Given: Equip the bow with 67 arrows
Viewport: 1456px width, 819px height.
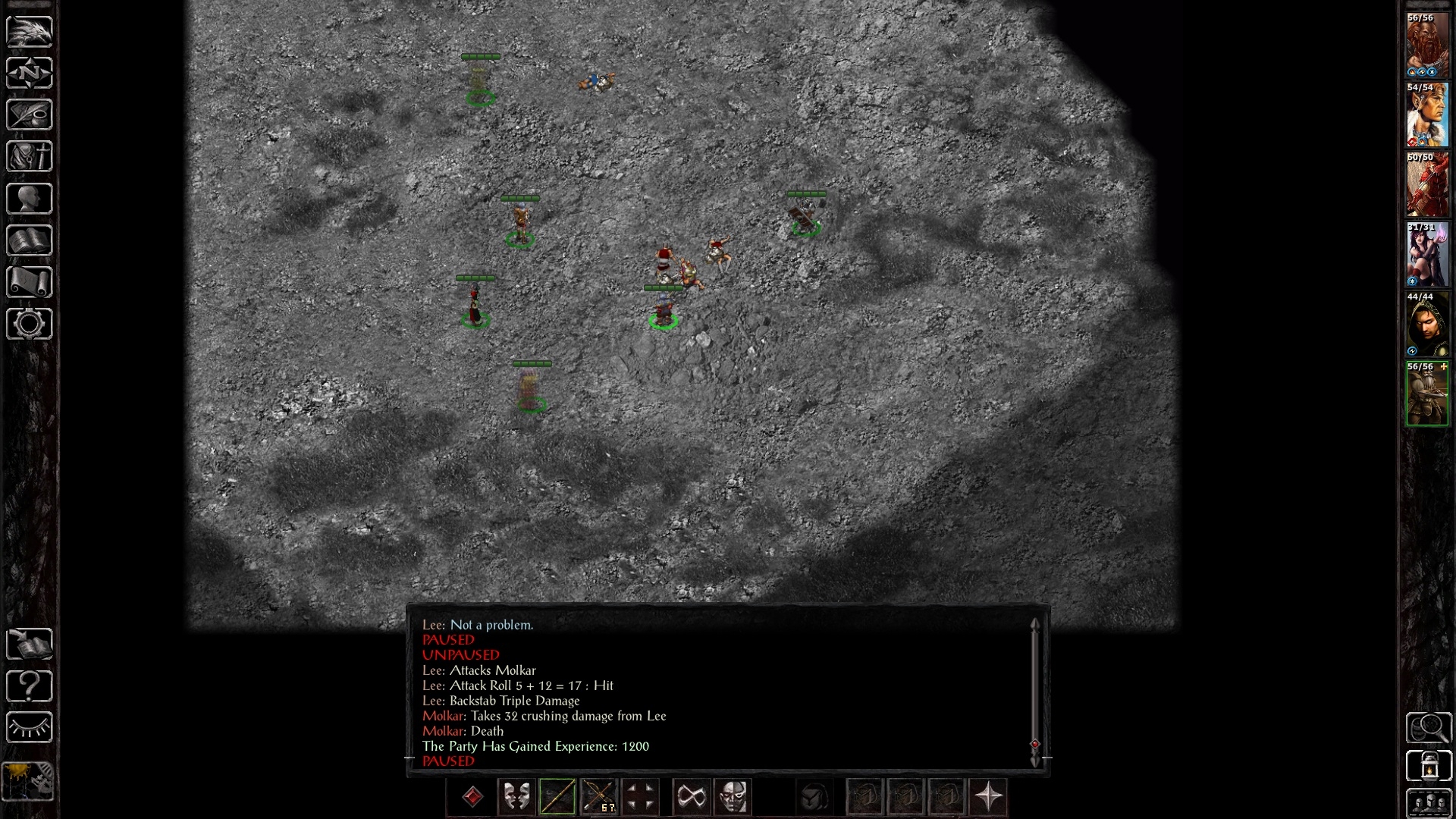Looking at the screenshot, I should (x=598, y=797).
